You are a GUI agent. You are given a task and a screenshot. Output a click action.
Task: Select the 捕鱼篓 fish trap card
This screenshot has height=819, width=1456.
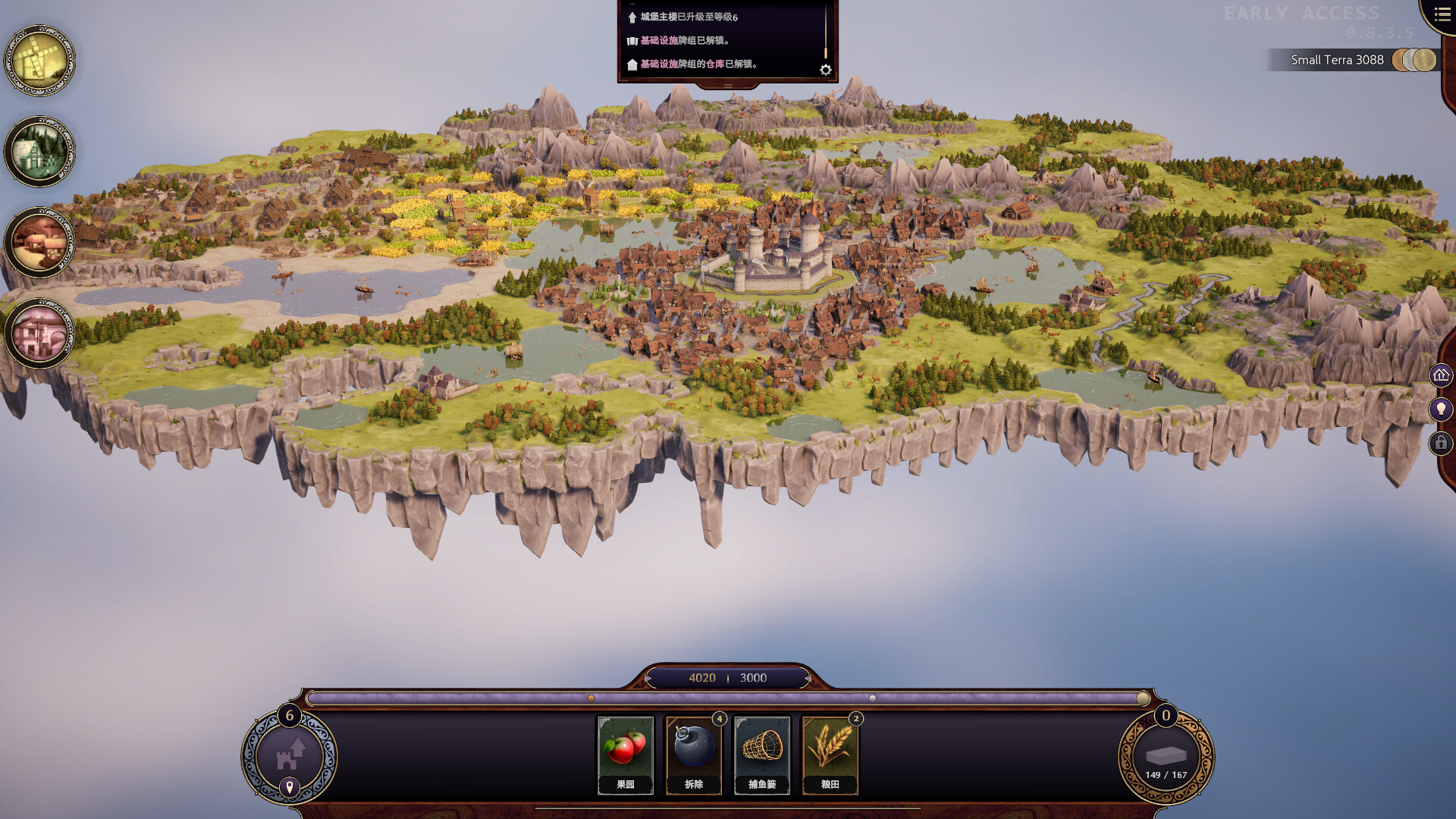pyautogui.click(x=762, y=755)
